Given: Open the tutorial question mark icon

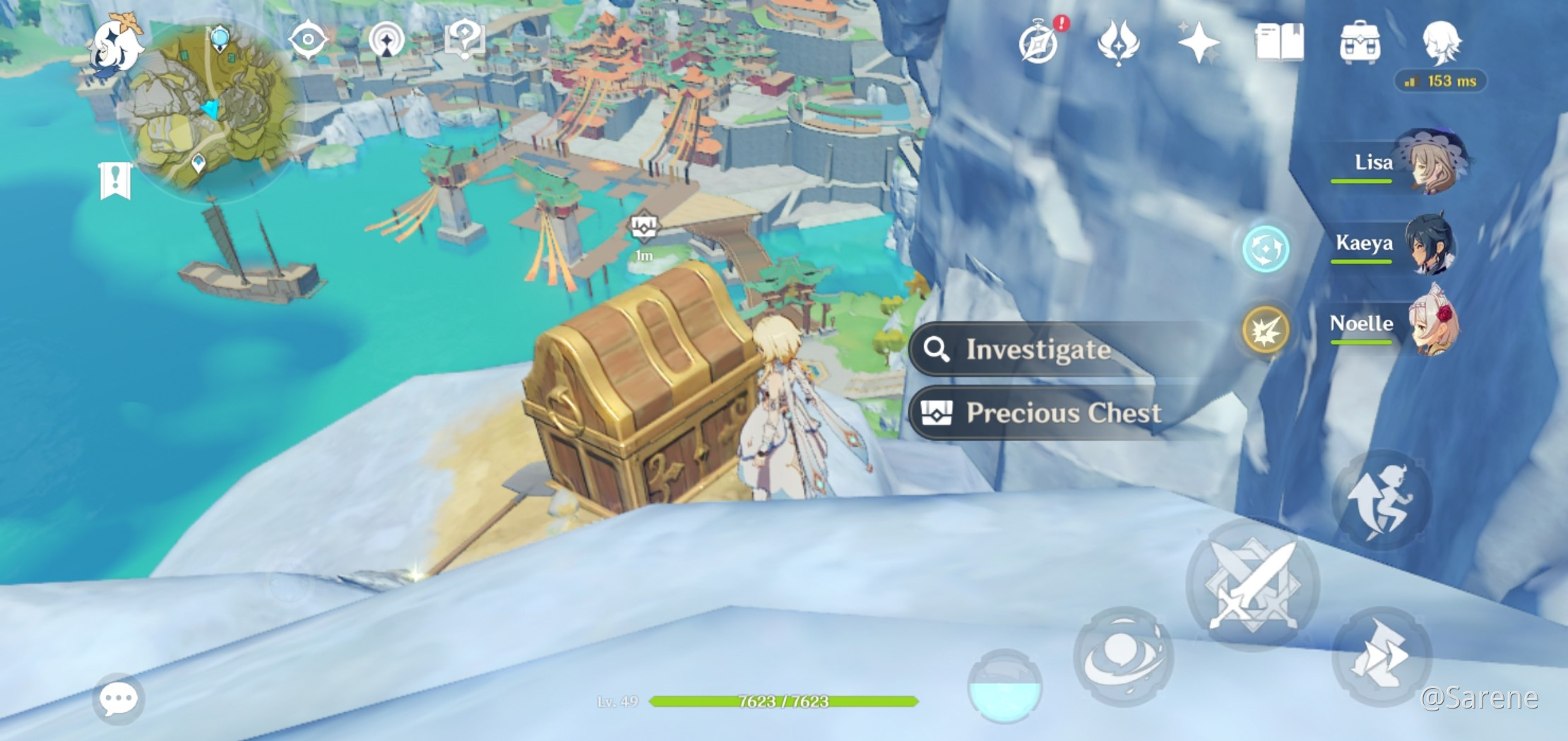Looking at the screenshot, I should [464, 39].
